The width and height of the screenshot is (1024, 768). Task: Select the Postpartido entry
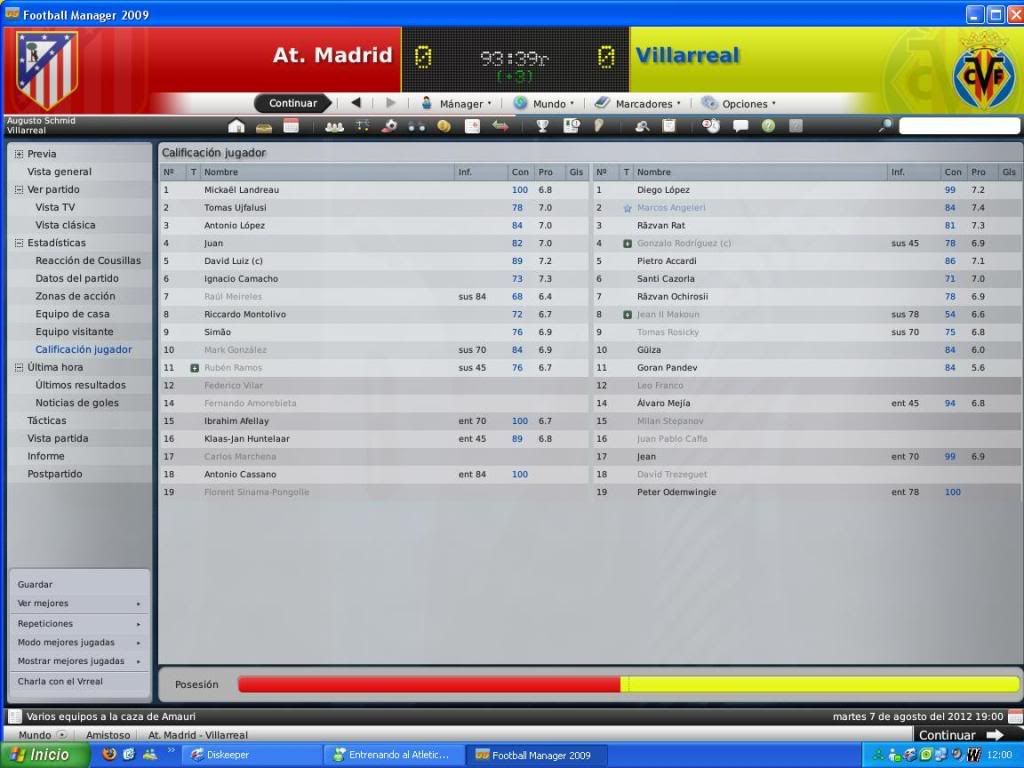55,474
